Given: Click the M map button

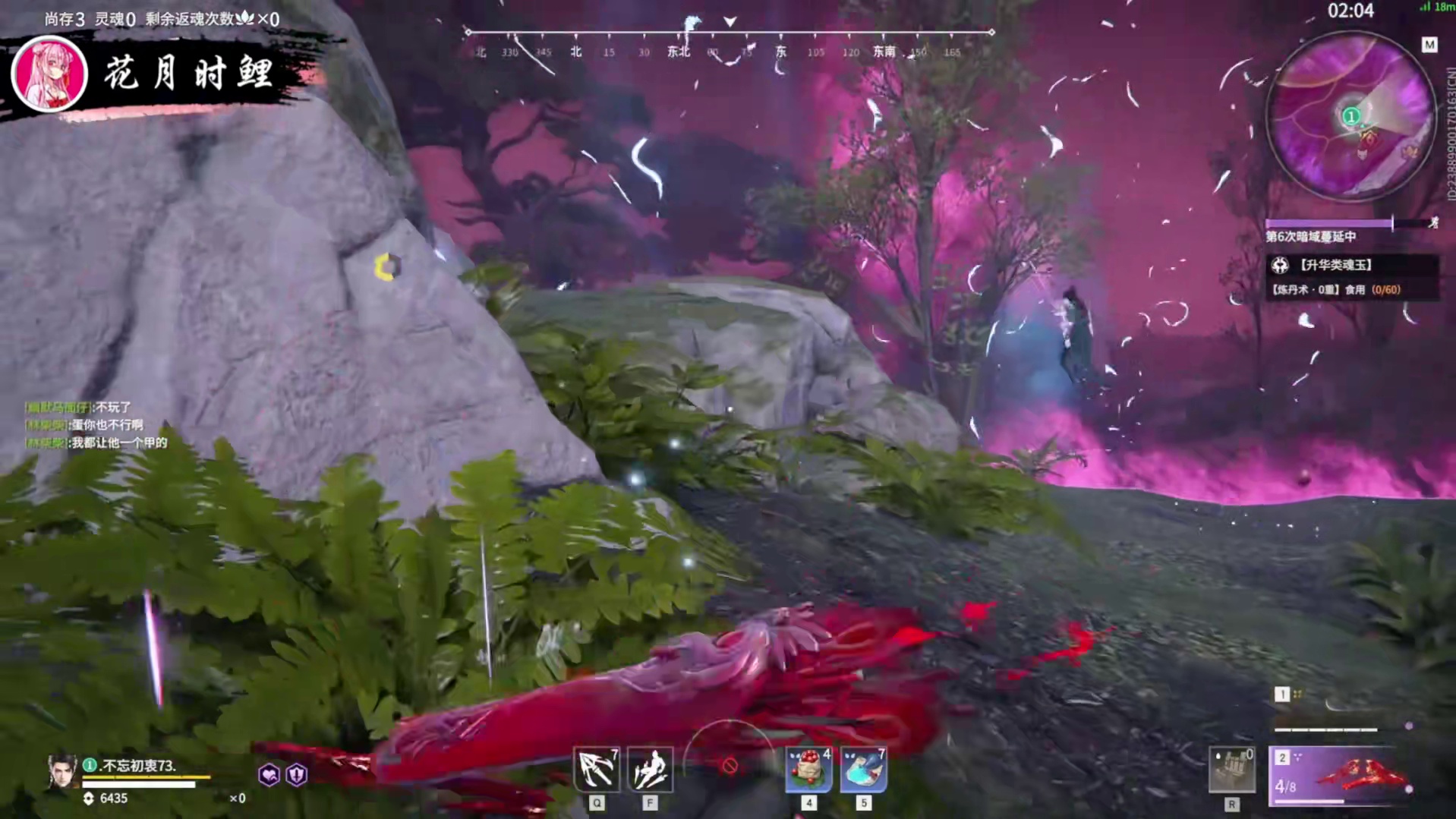Looking at the screenshot, I should pos(1429,45).
